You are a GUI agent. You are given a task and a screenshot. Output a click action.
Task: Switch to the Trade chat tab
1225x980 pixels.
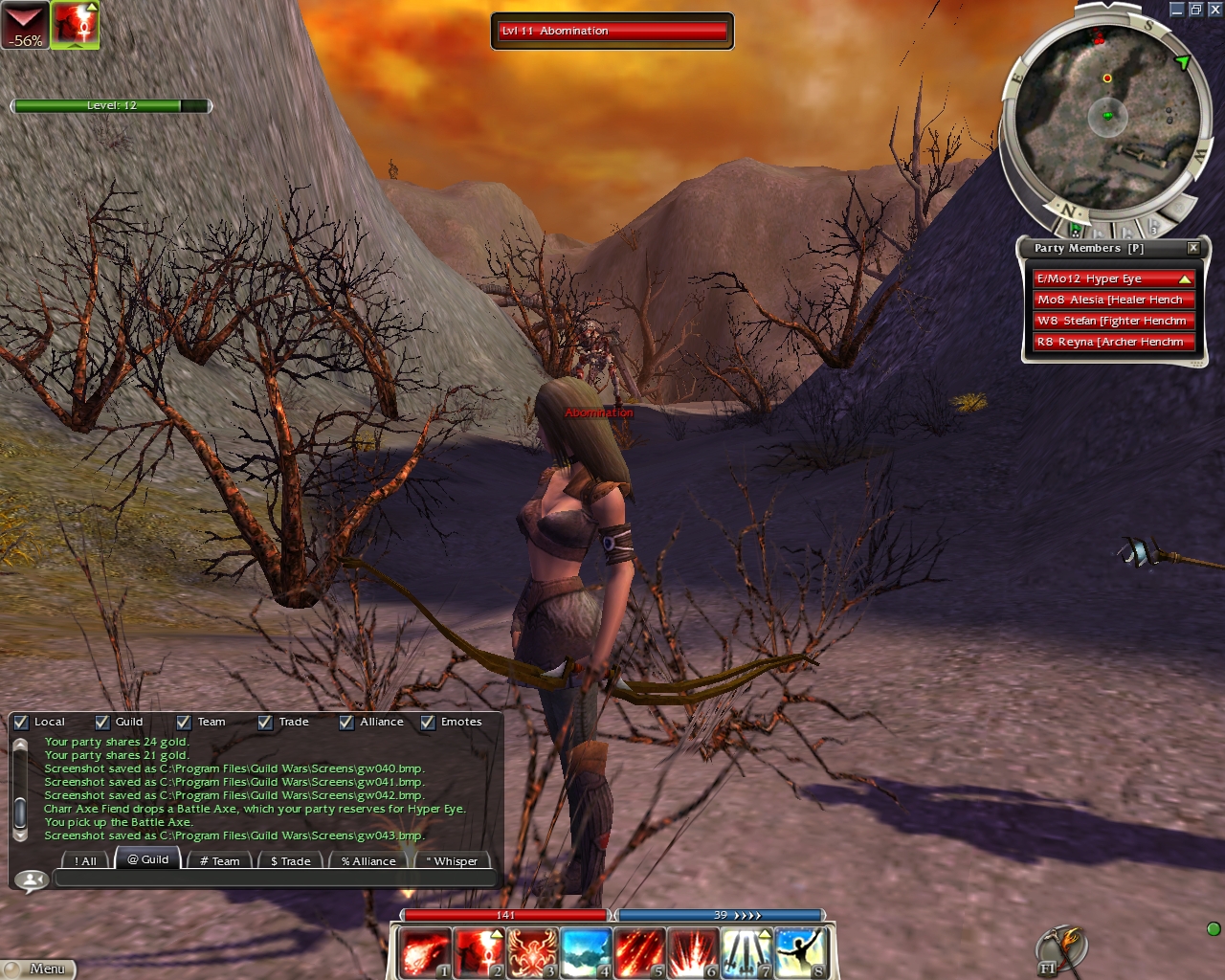click(x=290, y=860)
